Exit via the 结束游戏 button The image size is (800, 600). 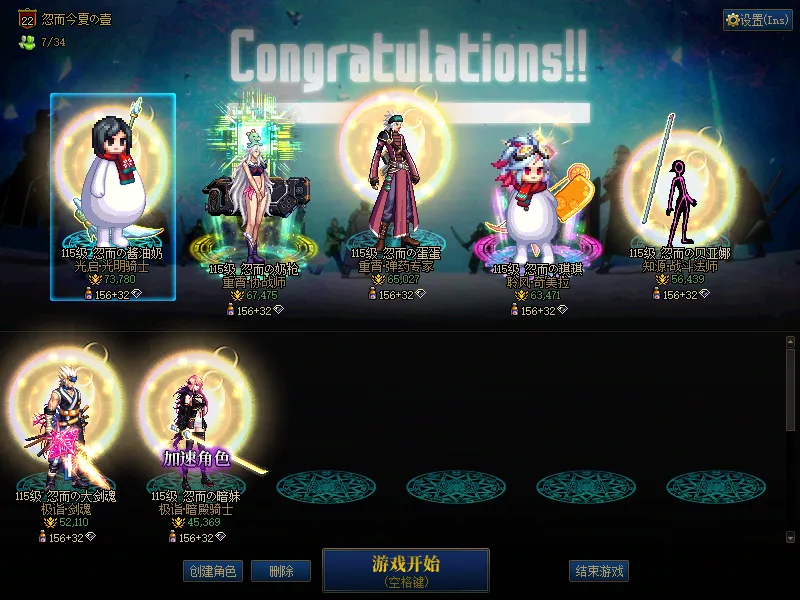click(x=599, y=572)
